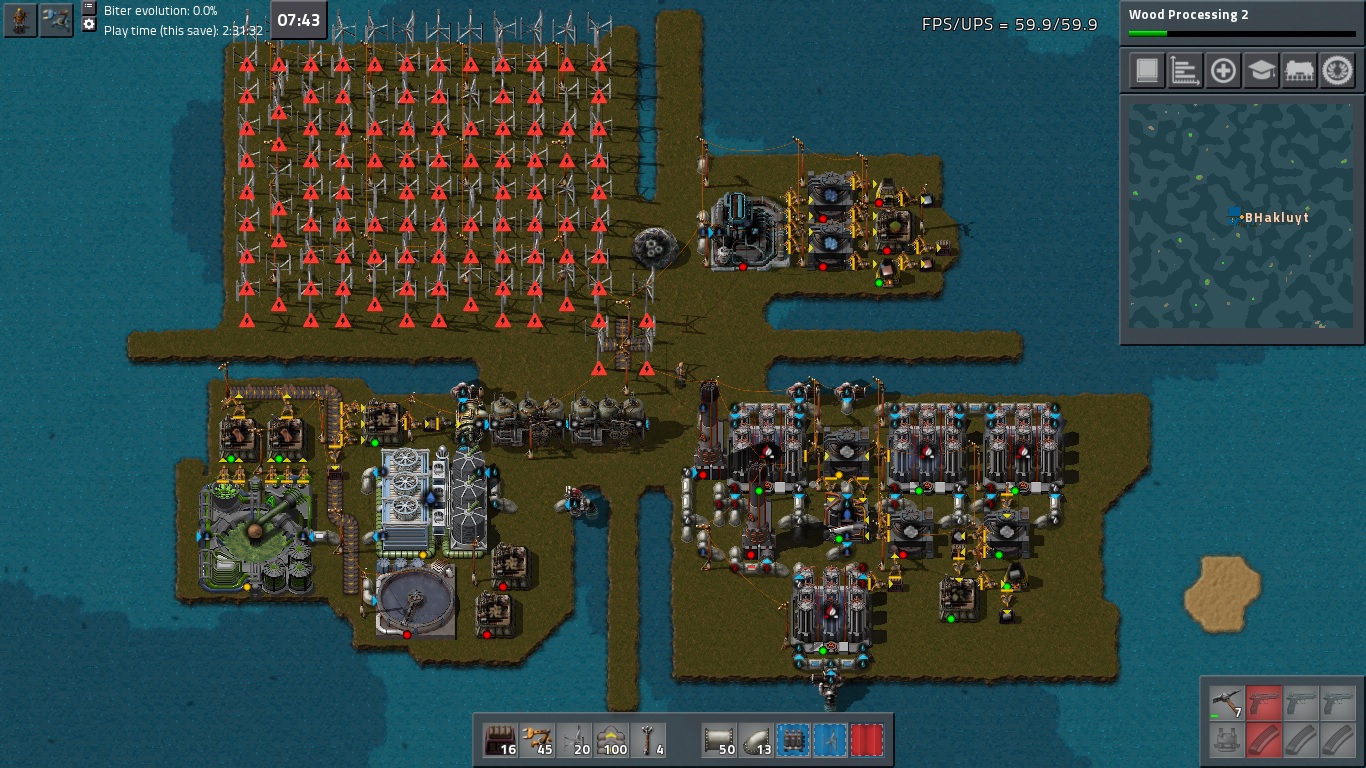1366x768 pixels.
Task: Select the inserter slot with 45
Action: (x=538, y=740)
